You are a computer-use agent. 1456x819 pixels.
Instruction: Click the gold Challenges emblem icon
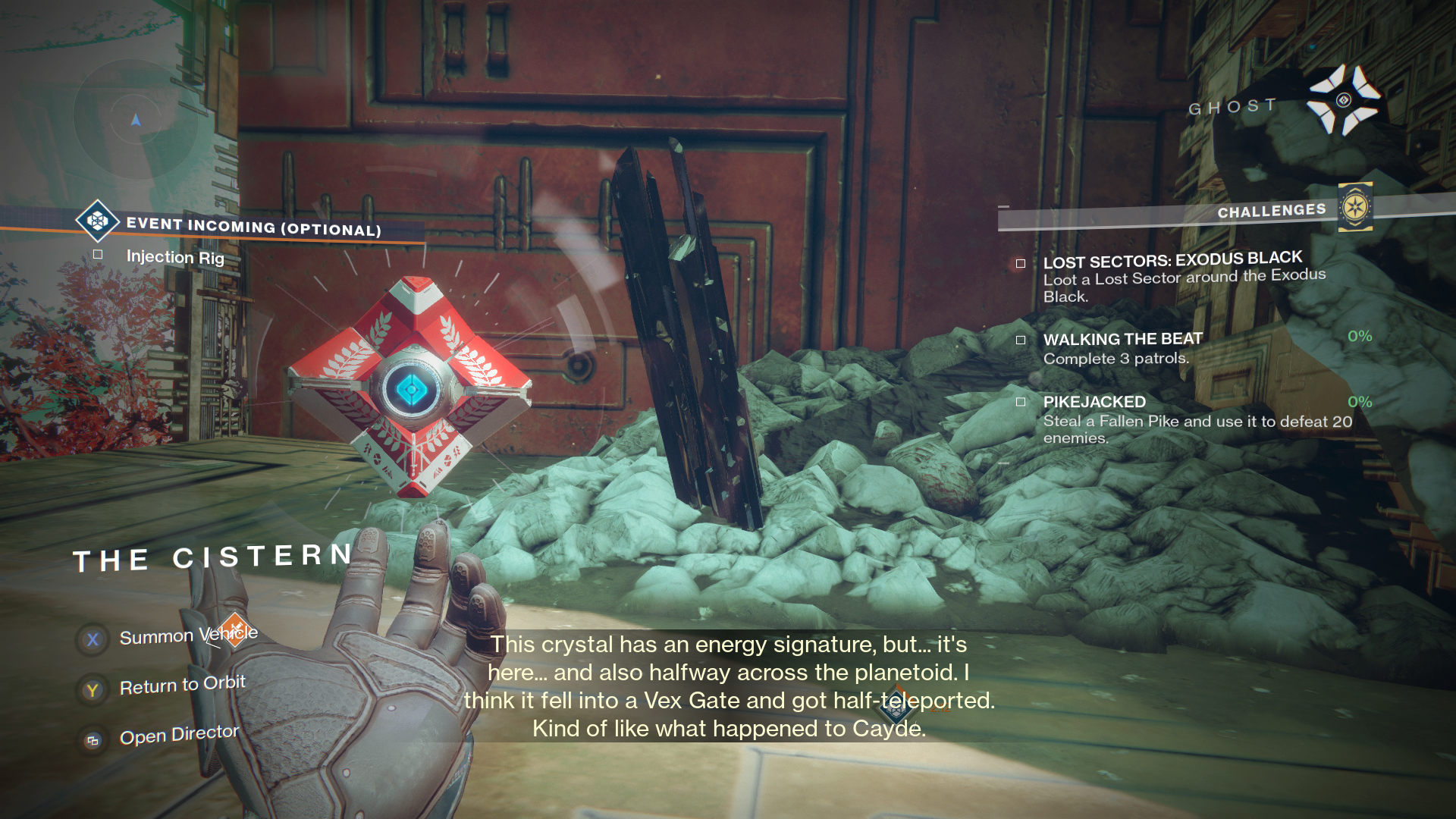point(1355,207)
